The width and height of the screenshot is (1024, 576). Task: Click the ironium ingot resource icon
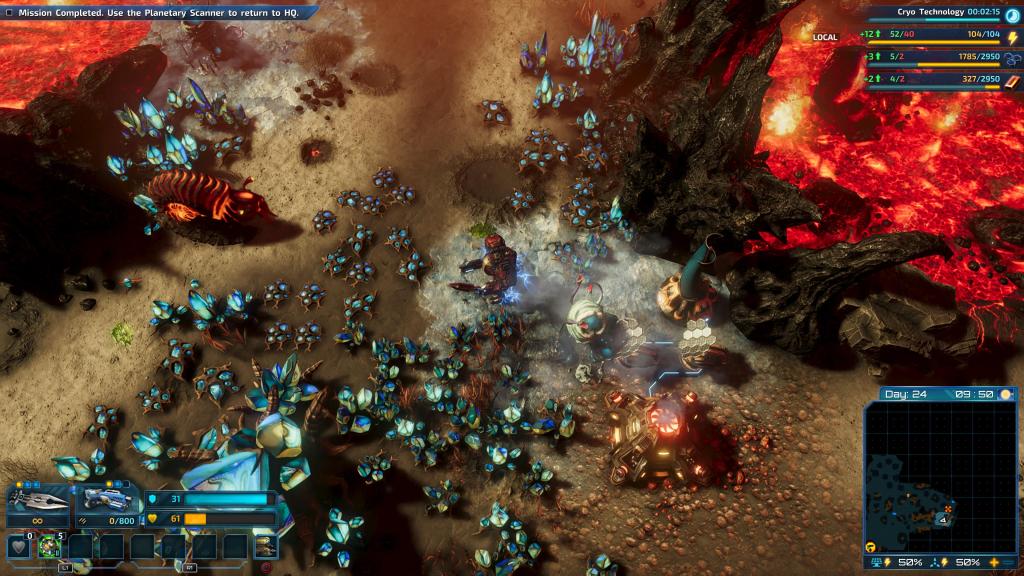coord(1012,80)
